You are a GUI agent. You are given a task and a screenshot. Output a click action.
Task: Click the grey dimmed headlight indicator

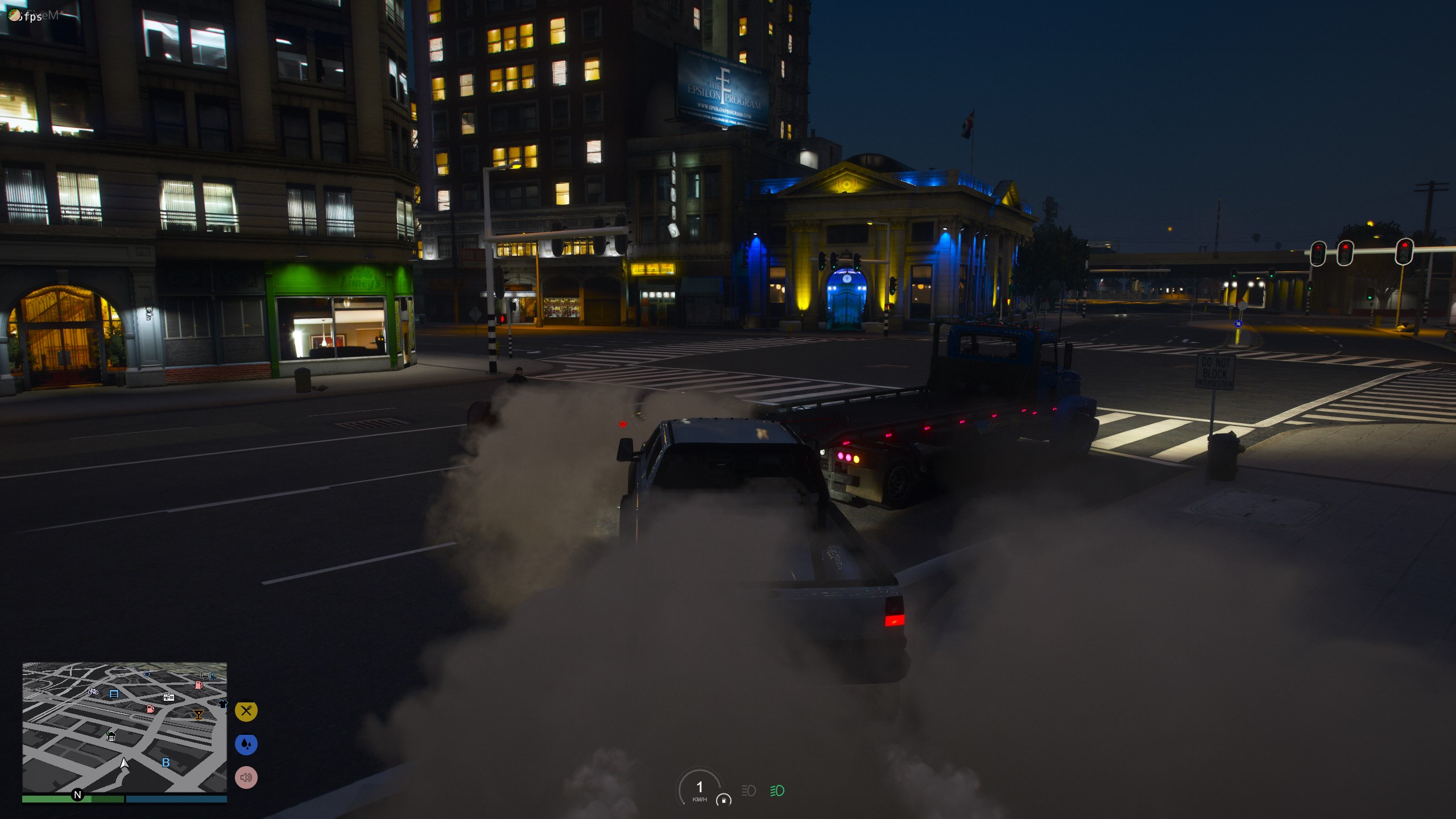pyautogui.click(x=748, y=791)
